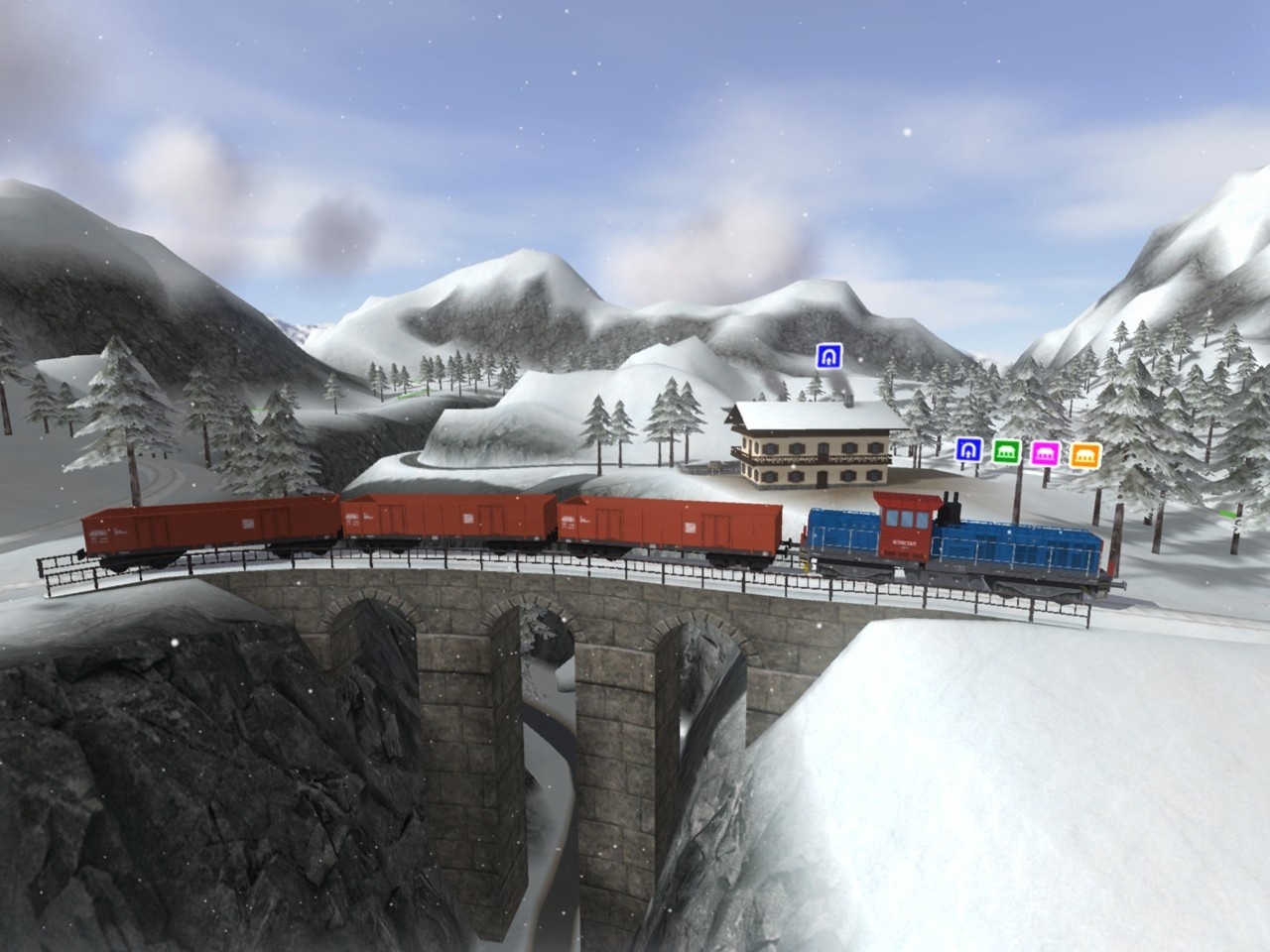Select the blue tunnel marker above the chalet
This screenshot has width=1270, height=952.
828,357
